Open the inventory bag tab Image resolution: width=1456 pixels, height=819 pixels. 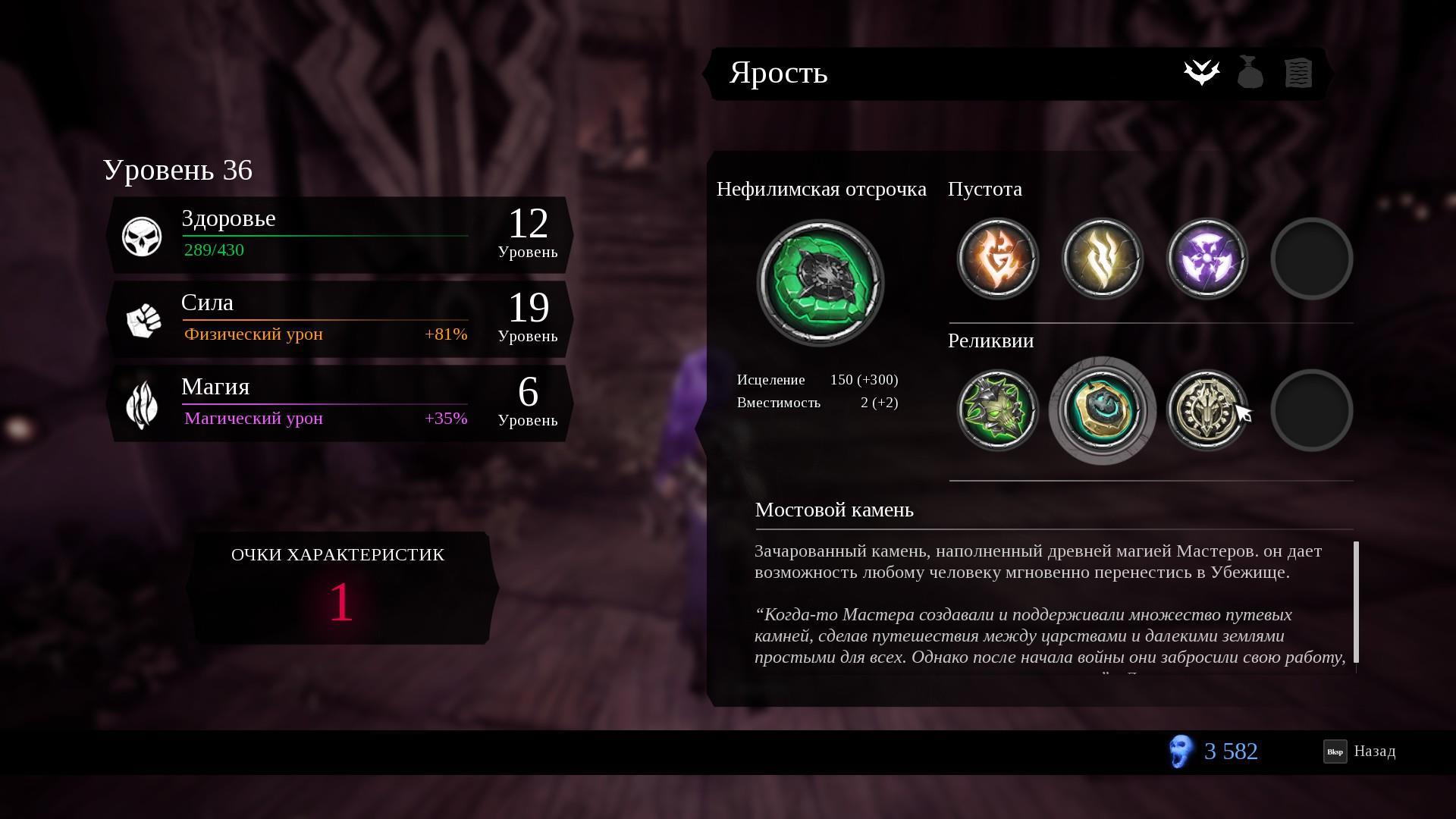tap(1250, 73)
